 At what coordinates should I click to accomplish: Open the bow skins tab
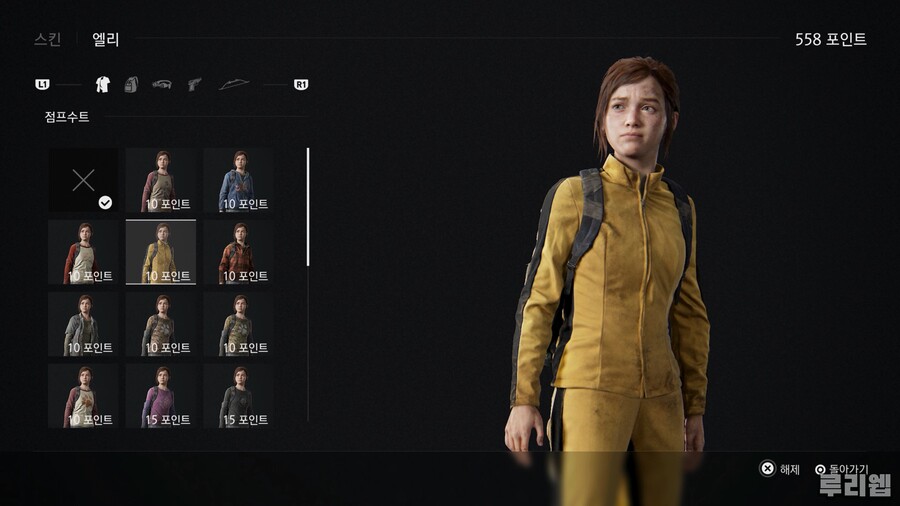click(x=234, y=85)
